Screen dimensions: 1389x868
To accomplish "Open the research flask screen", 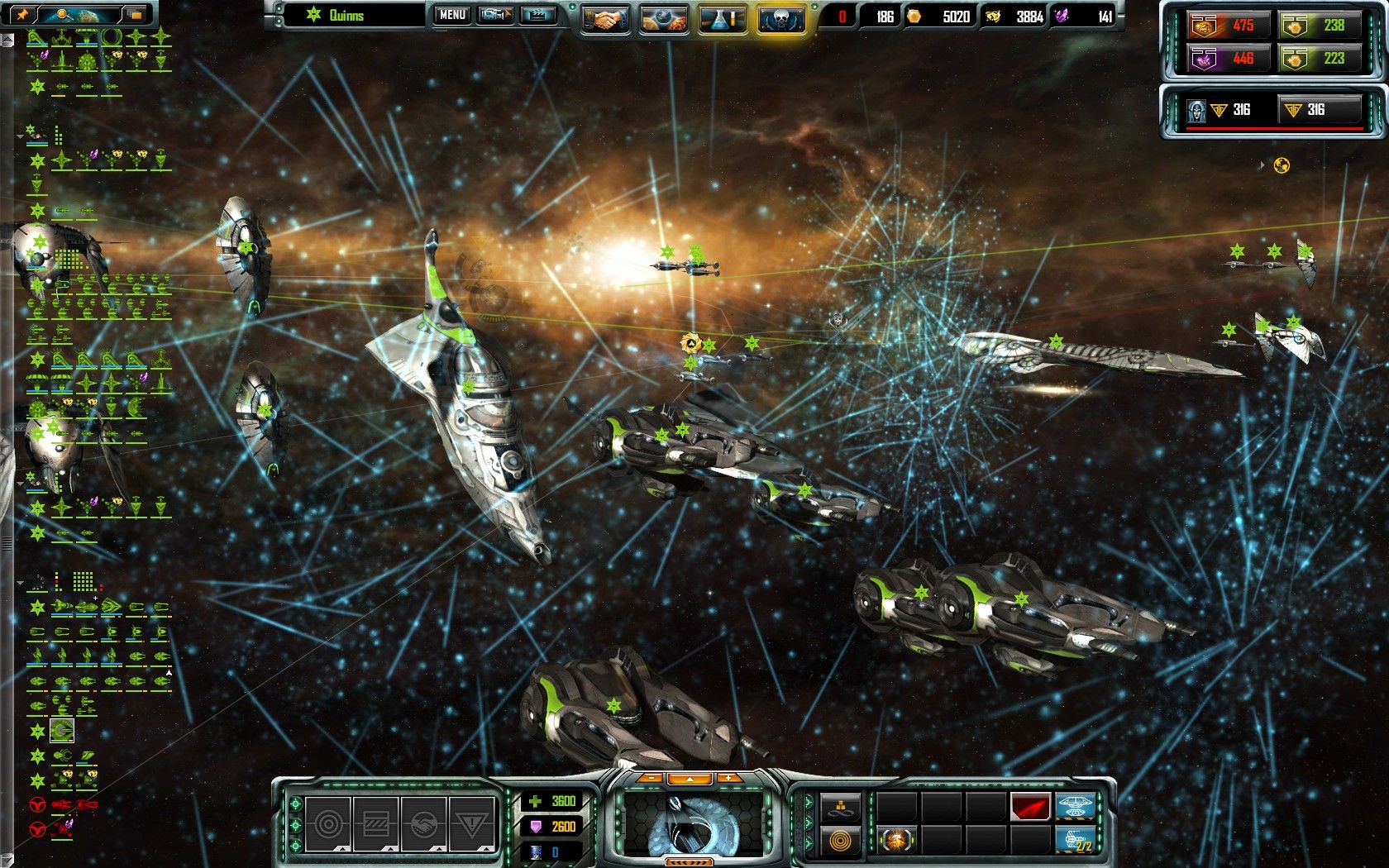I will point(722,18).
